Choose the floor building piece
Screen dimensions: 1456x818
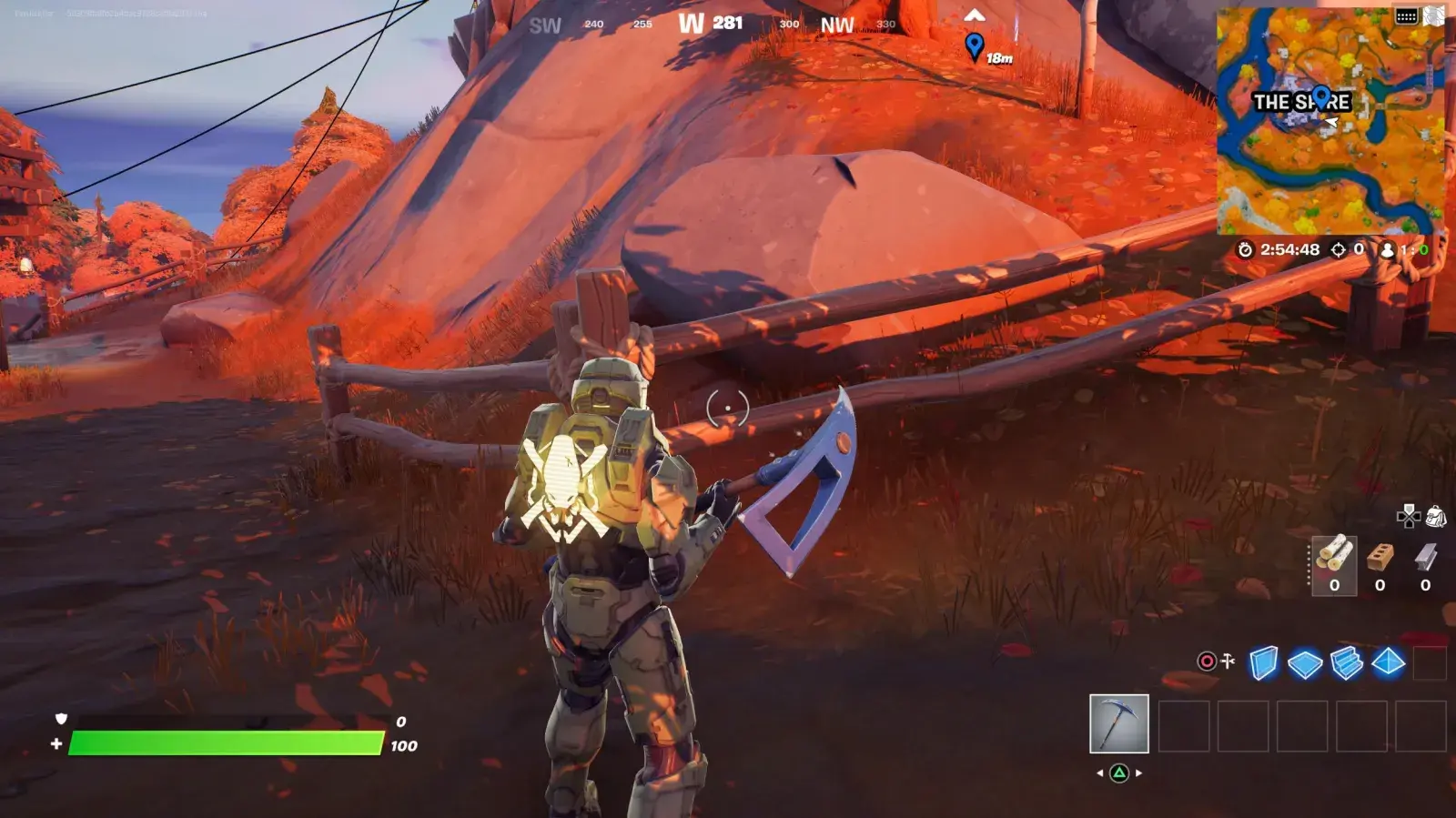(1305, 663)
